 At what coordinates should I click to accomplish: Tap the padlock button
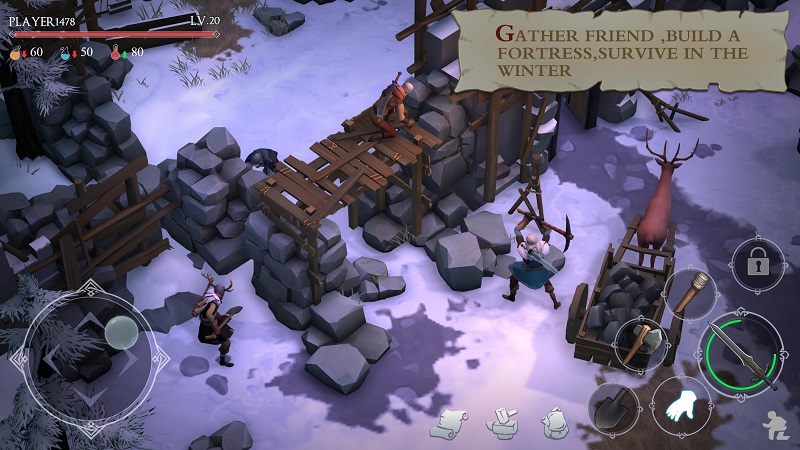click(758, 264)
